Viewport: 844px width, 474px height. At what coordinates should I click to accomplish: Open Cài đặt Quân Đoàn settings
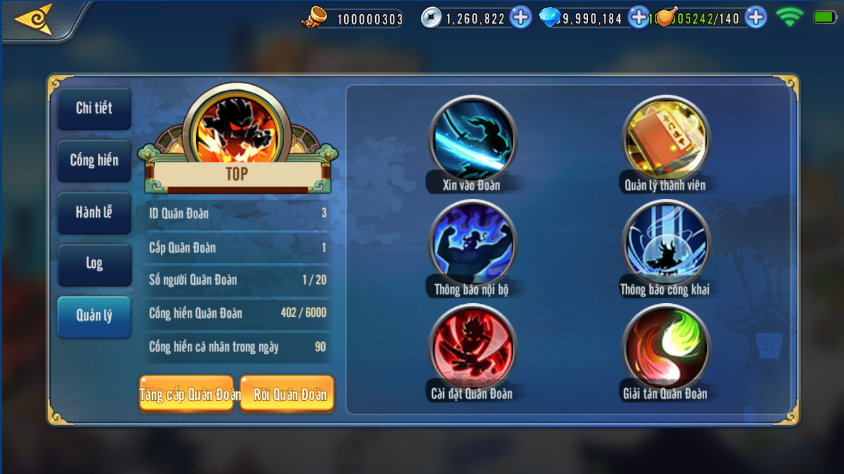[472, 348]
